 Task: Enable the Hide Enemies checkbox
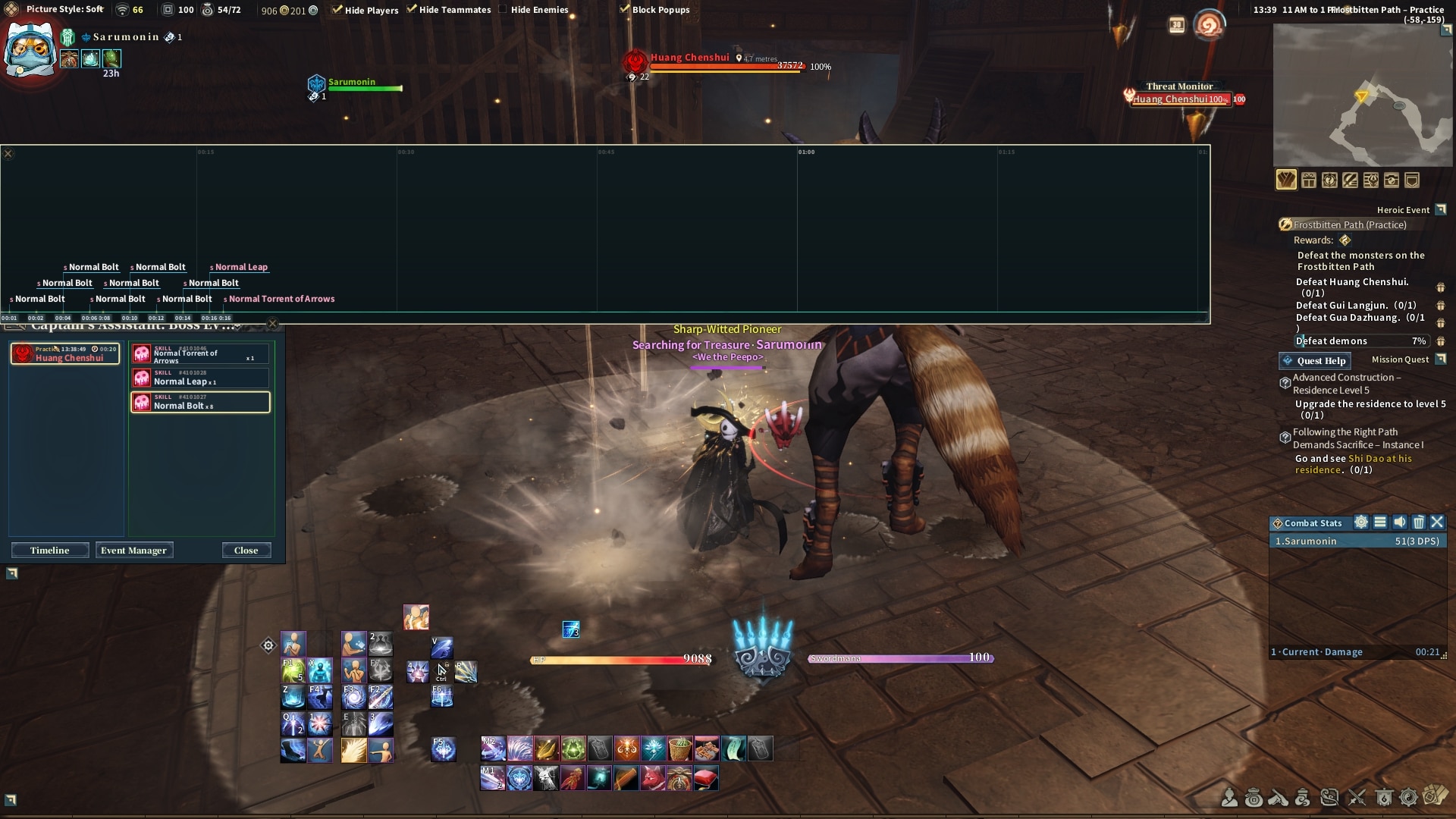[x=503, y=10]
